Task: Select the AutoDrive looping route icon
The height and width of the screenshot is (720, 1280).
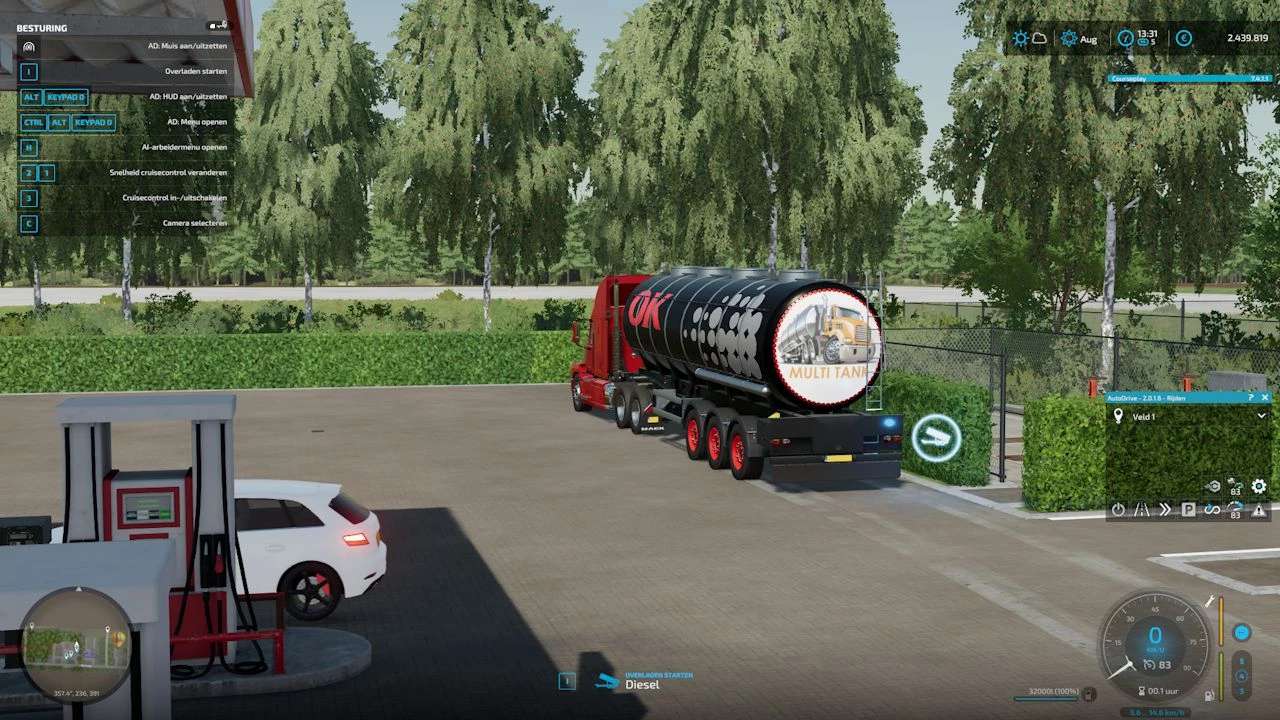Action: [1212, 510]
